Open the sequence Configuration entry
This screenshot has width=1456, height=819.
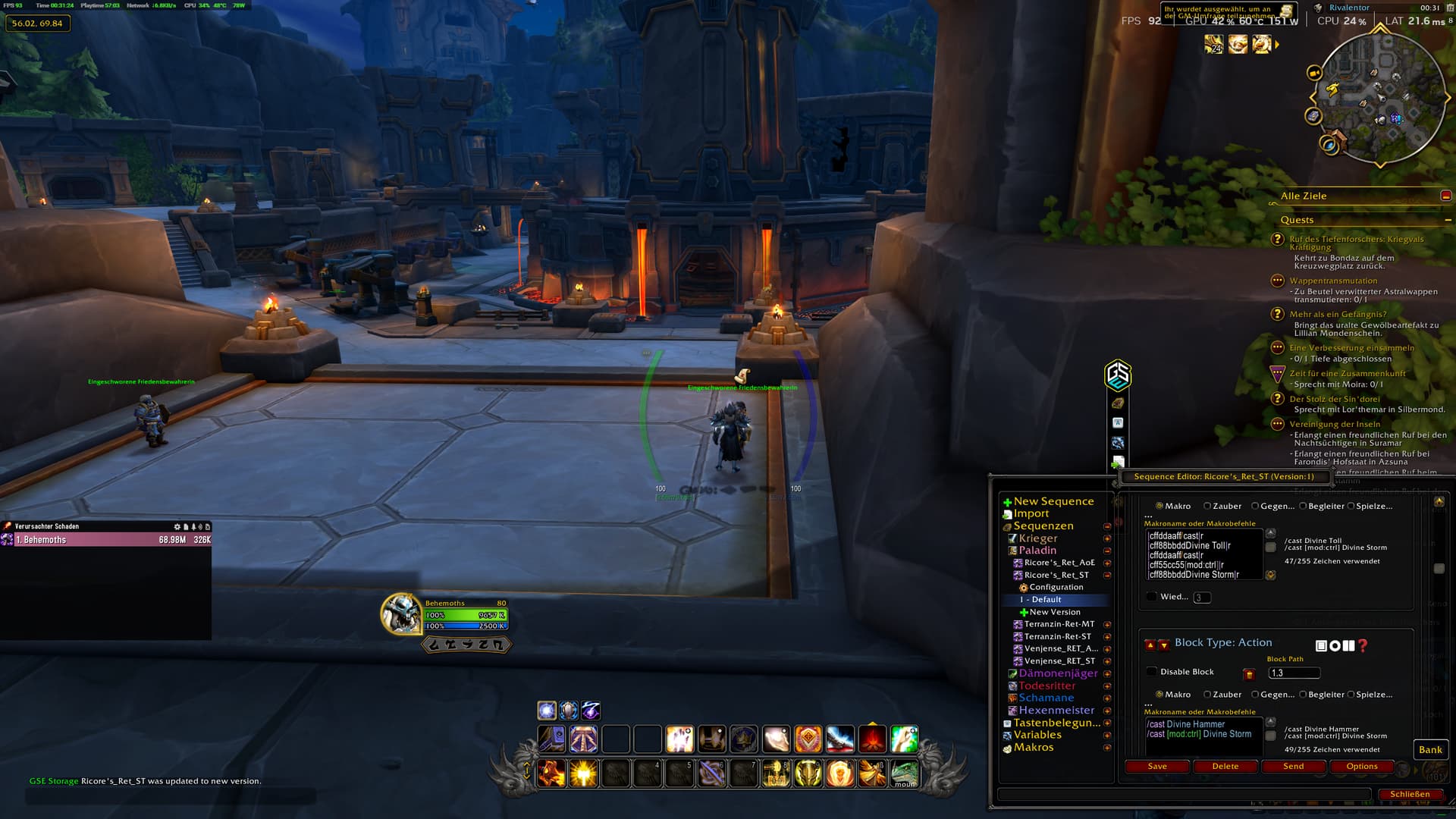click(x=1056, y=587)
